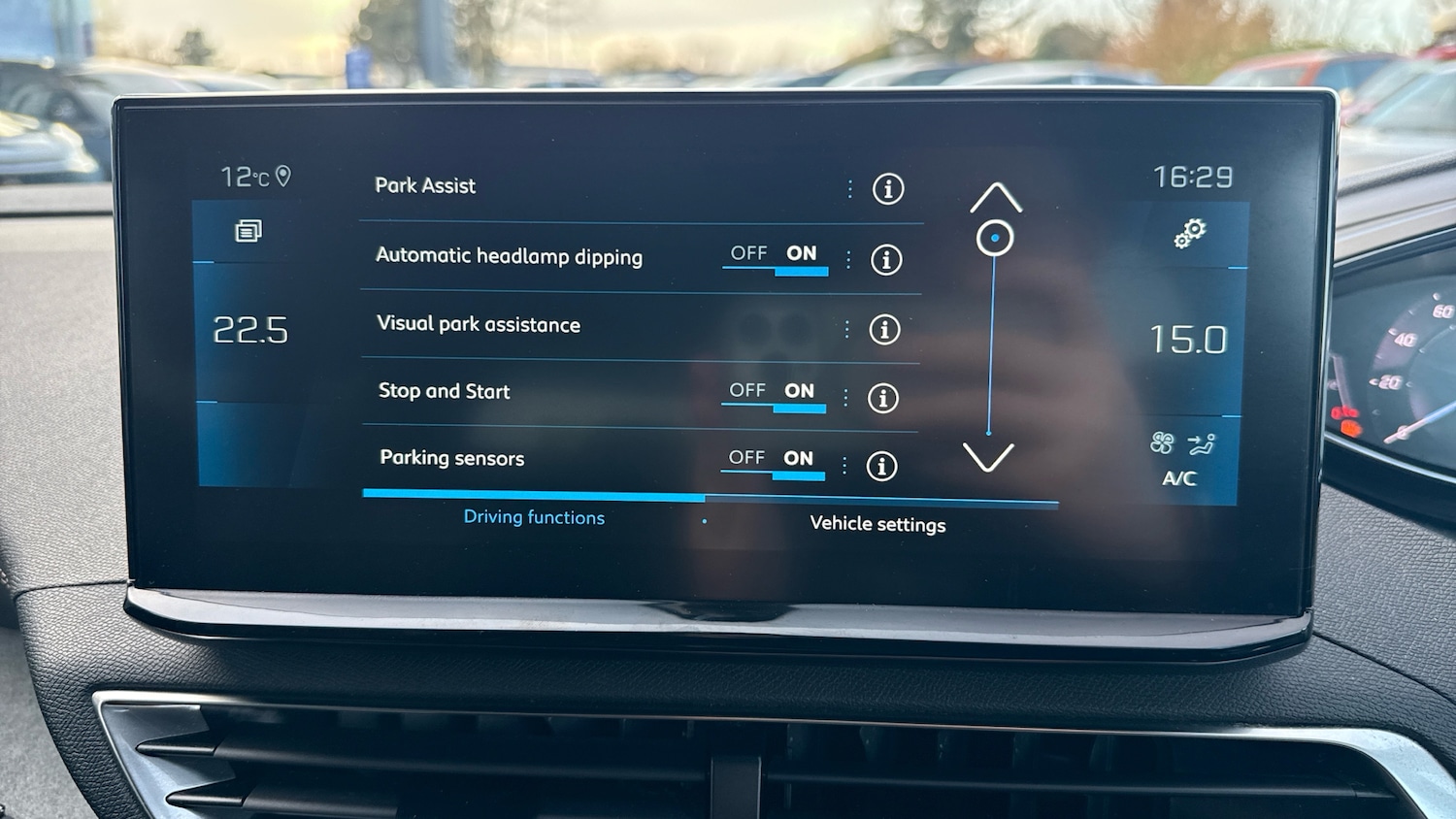Tap the left temperature 22.5 setting

tap(250, 331)
